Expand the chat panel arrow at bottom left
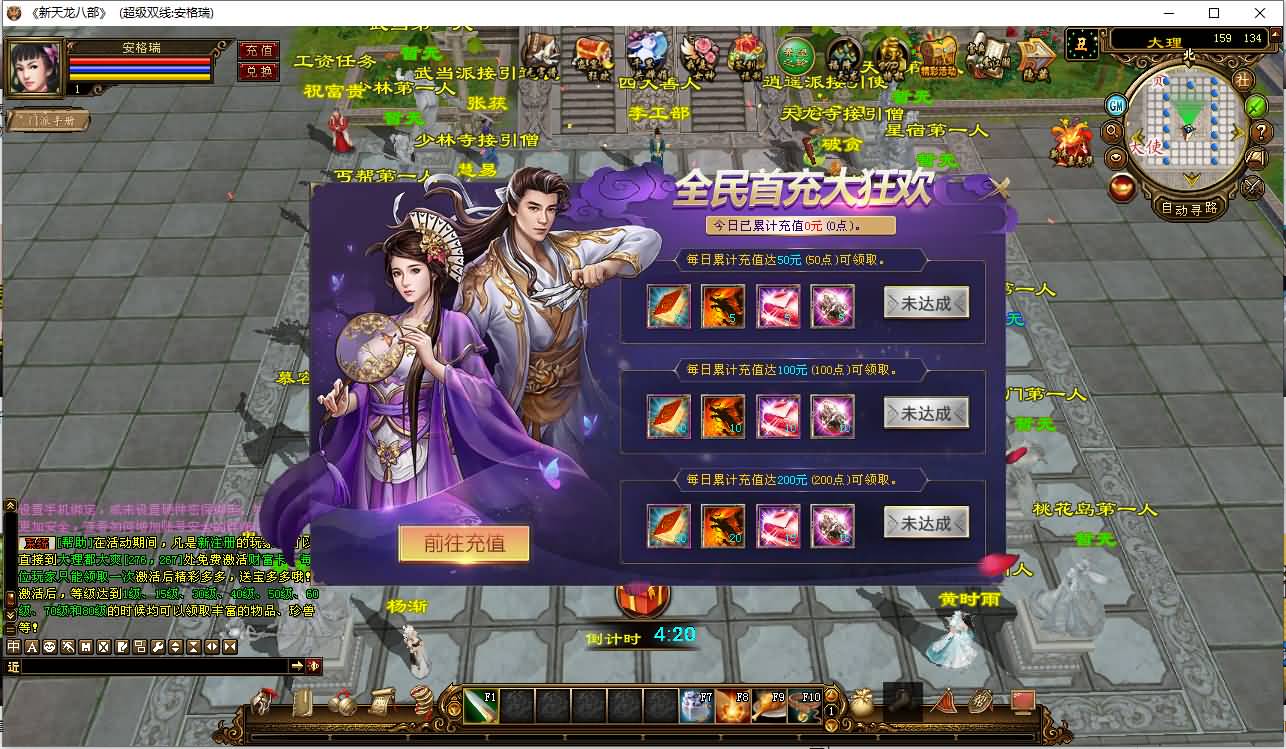 297,663
